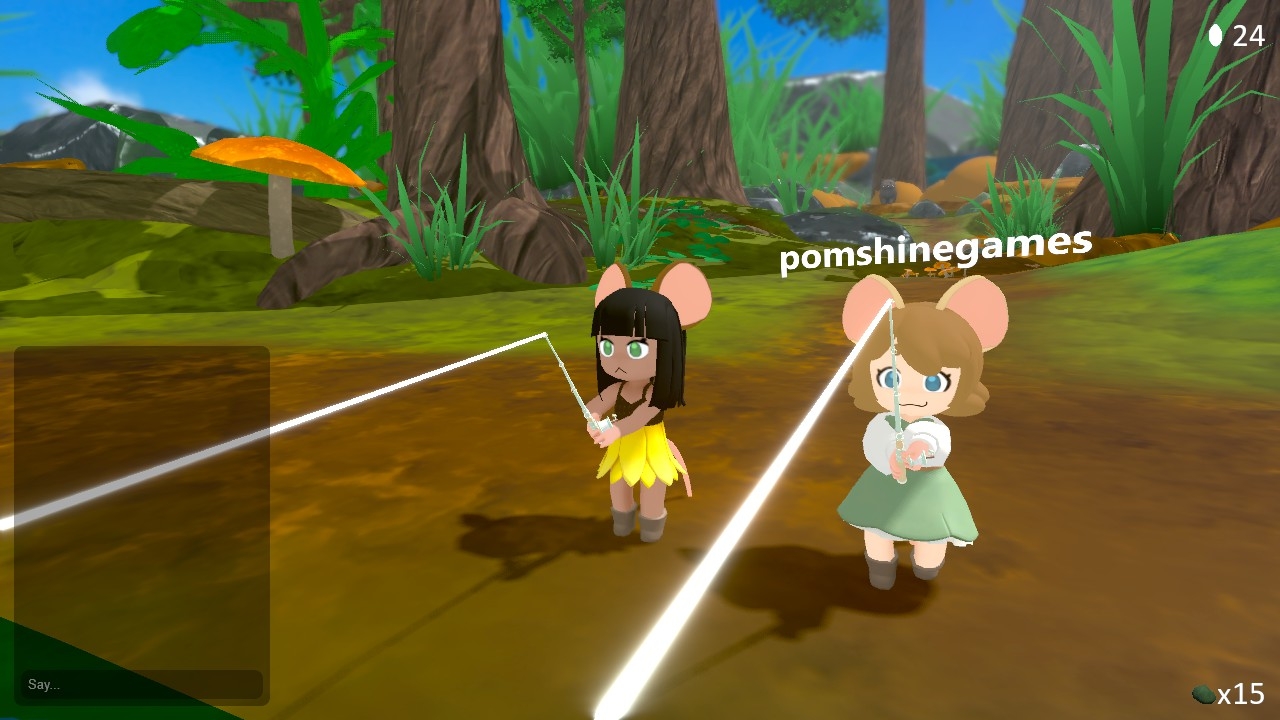This screenshot has width=1280, height=720.
Task: Click the "Say..." chat input field
Action: (141, 684)
